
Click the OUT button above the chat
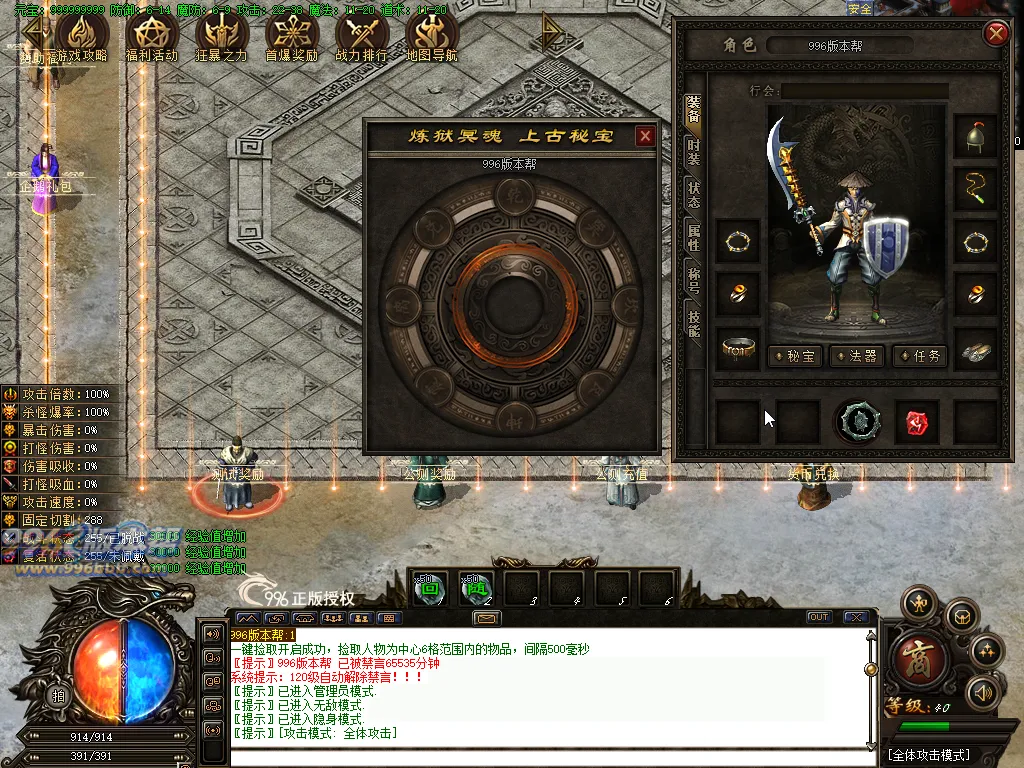819,617
